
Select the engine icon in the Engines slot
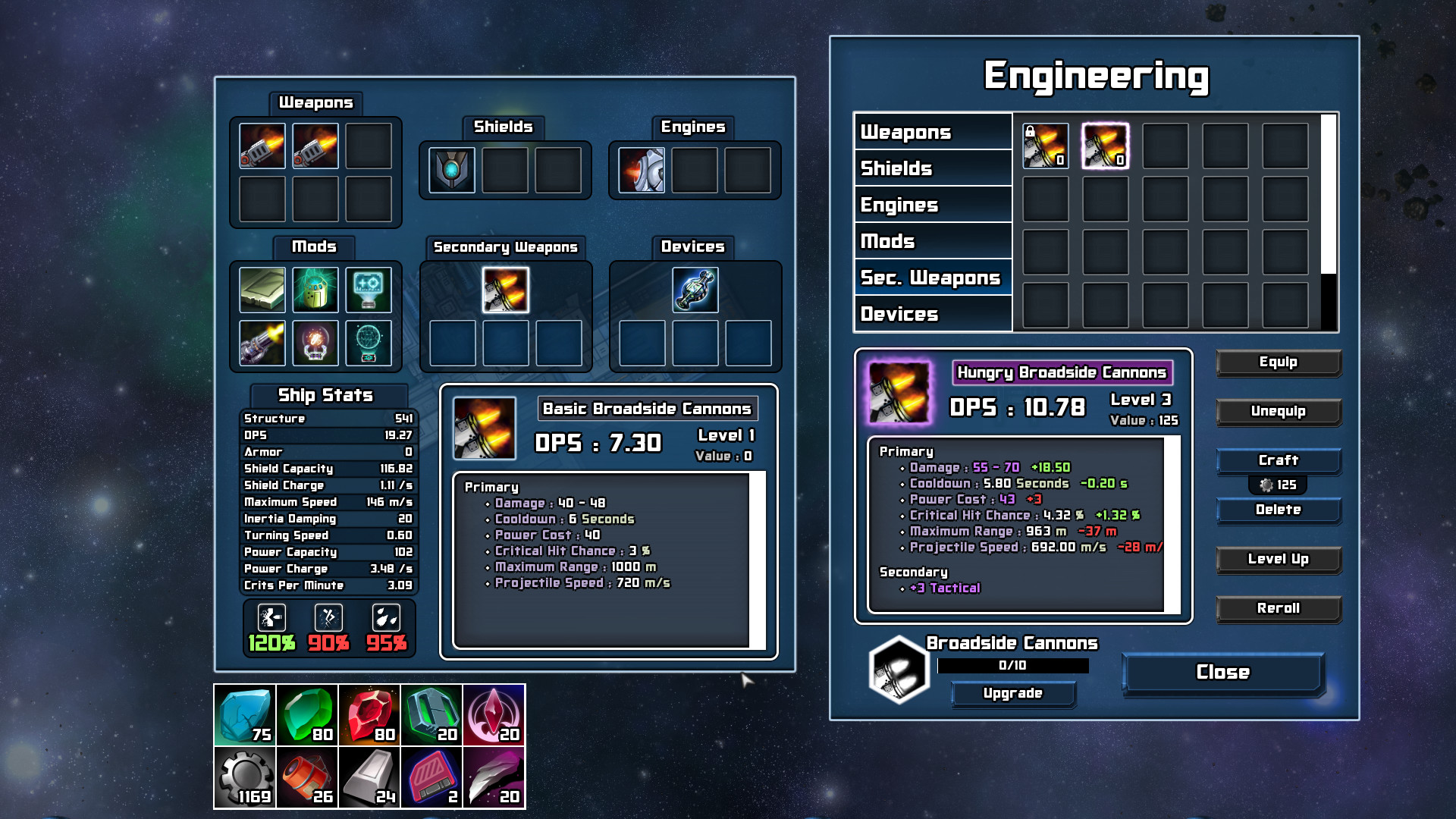pyautogui.click(x=639, y=170)
